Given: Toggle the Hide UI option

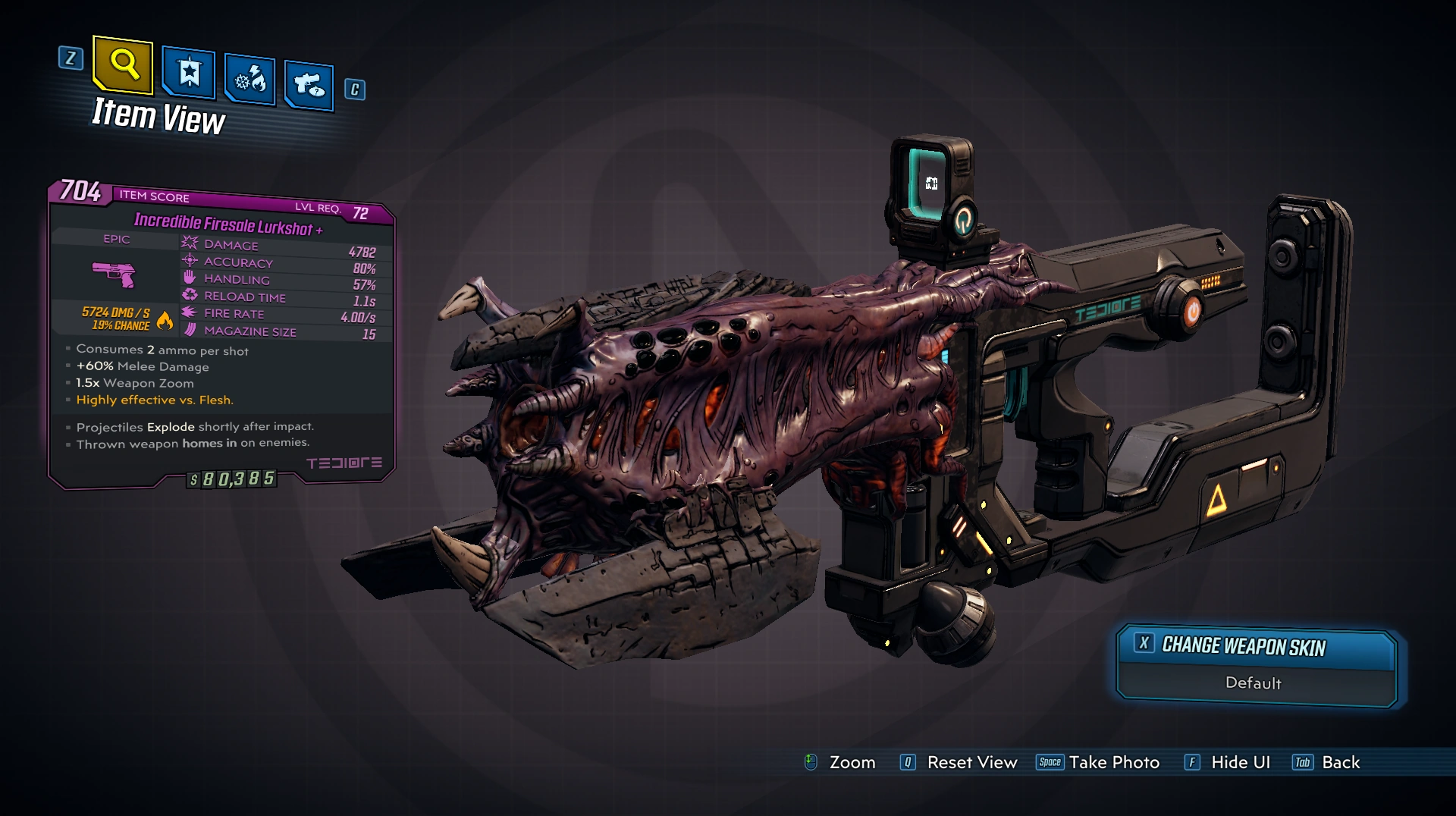Looking at the screenshot, I should [1228, 762].
